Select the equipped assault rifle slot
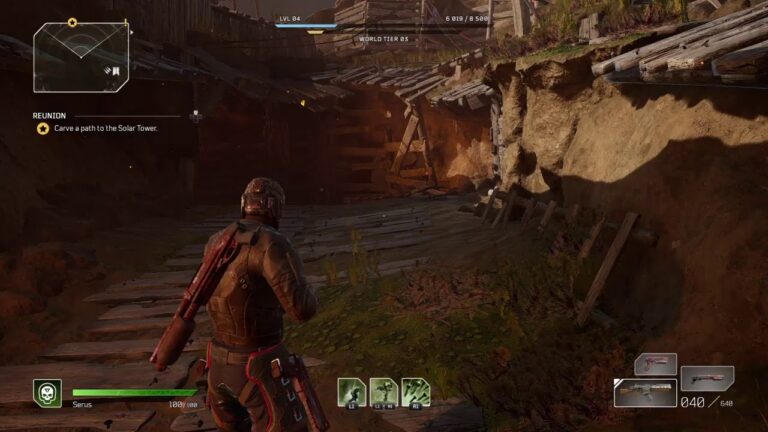The image size is (768, 432). point(645,392)
